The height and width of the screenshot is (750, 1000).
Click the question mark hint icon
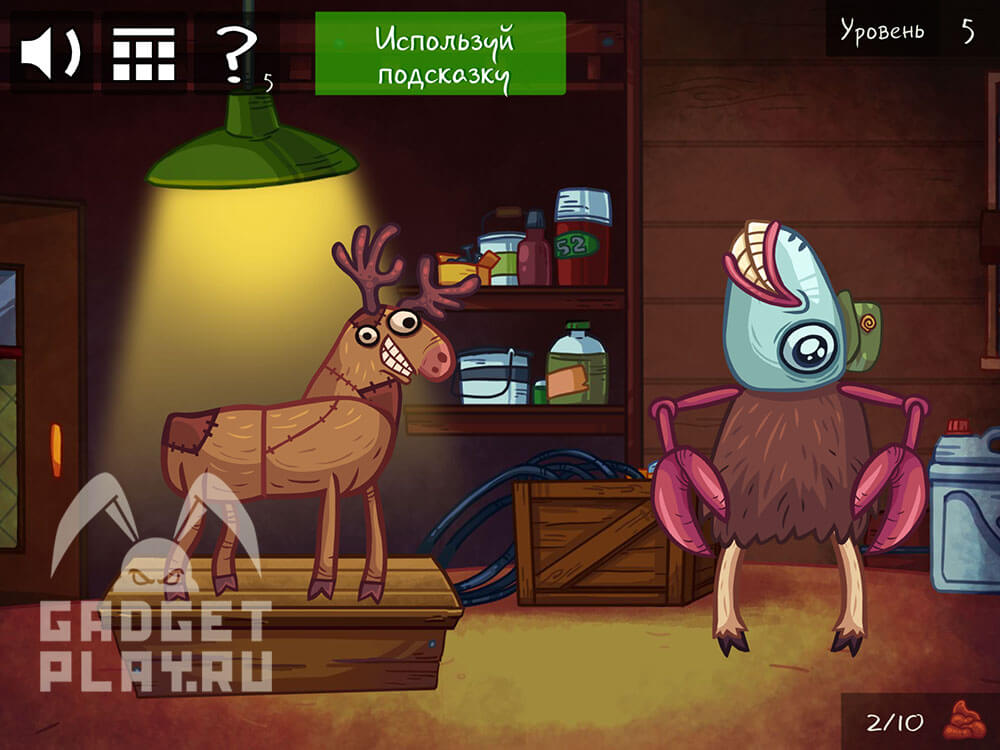(x=235, y=52)
